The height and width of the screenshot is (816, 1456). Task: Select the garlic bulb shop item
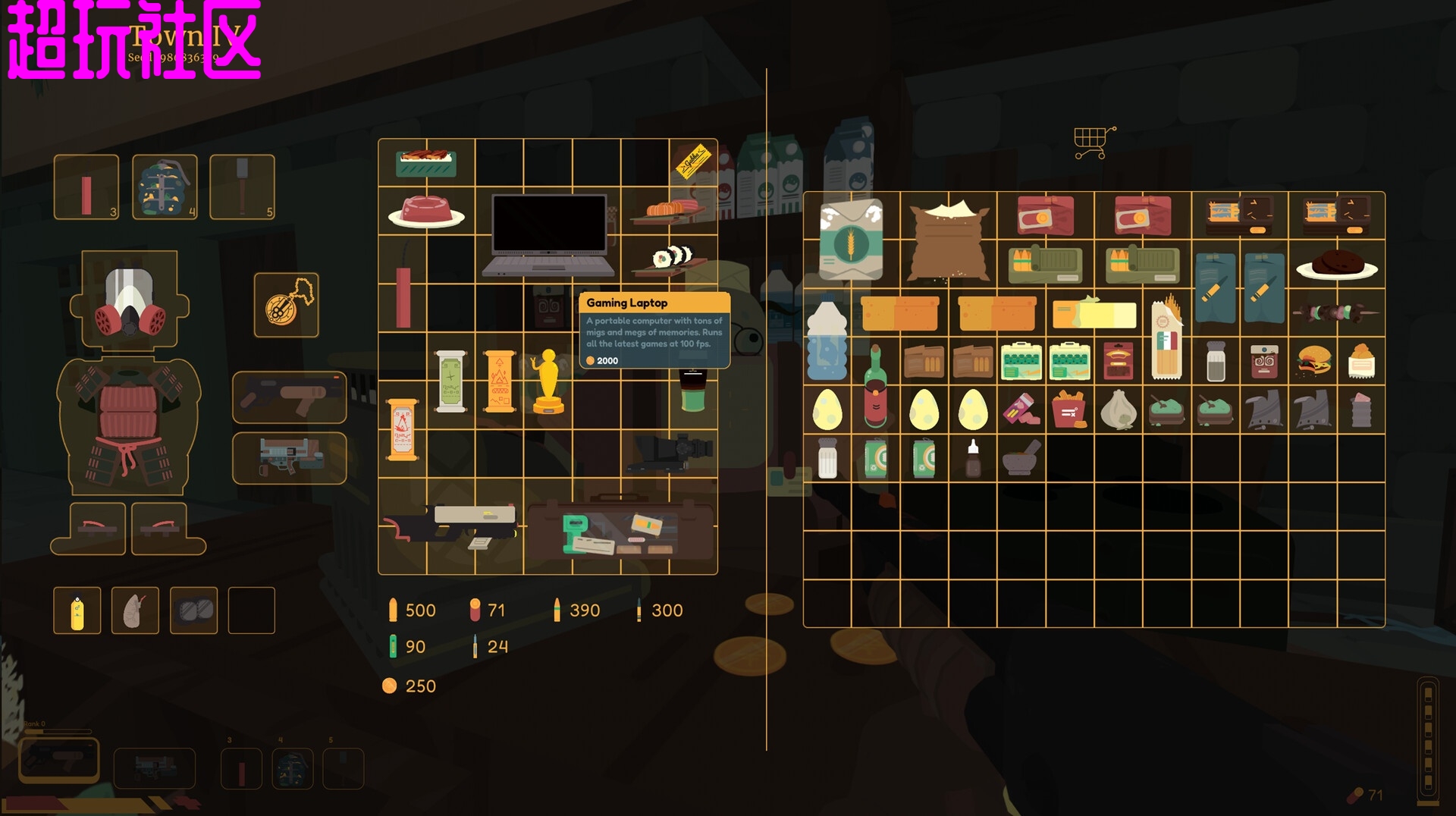[1119, 410]
